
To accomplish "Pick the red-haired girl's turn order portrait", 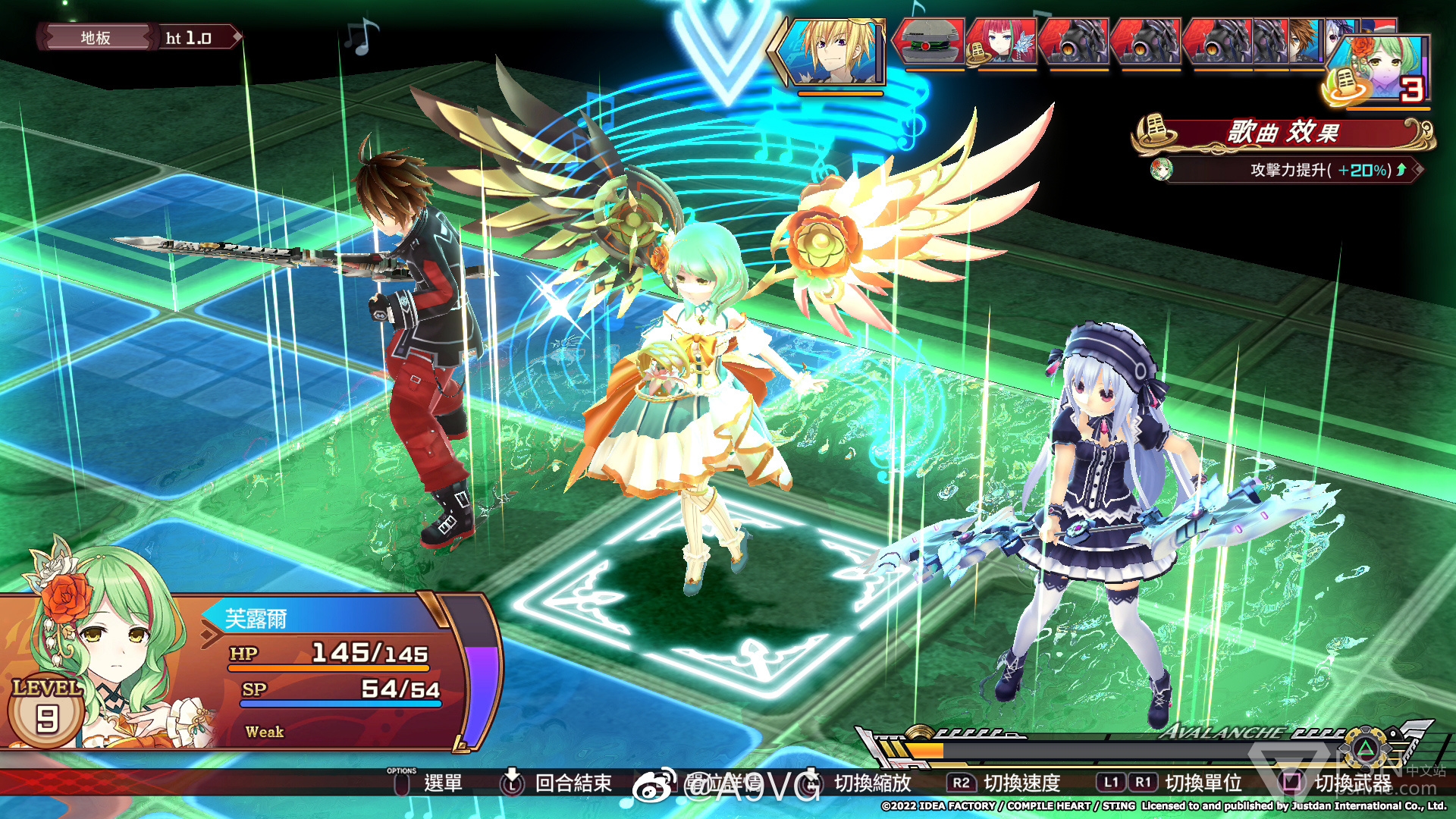I will tap(1003, 42).
